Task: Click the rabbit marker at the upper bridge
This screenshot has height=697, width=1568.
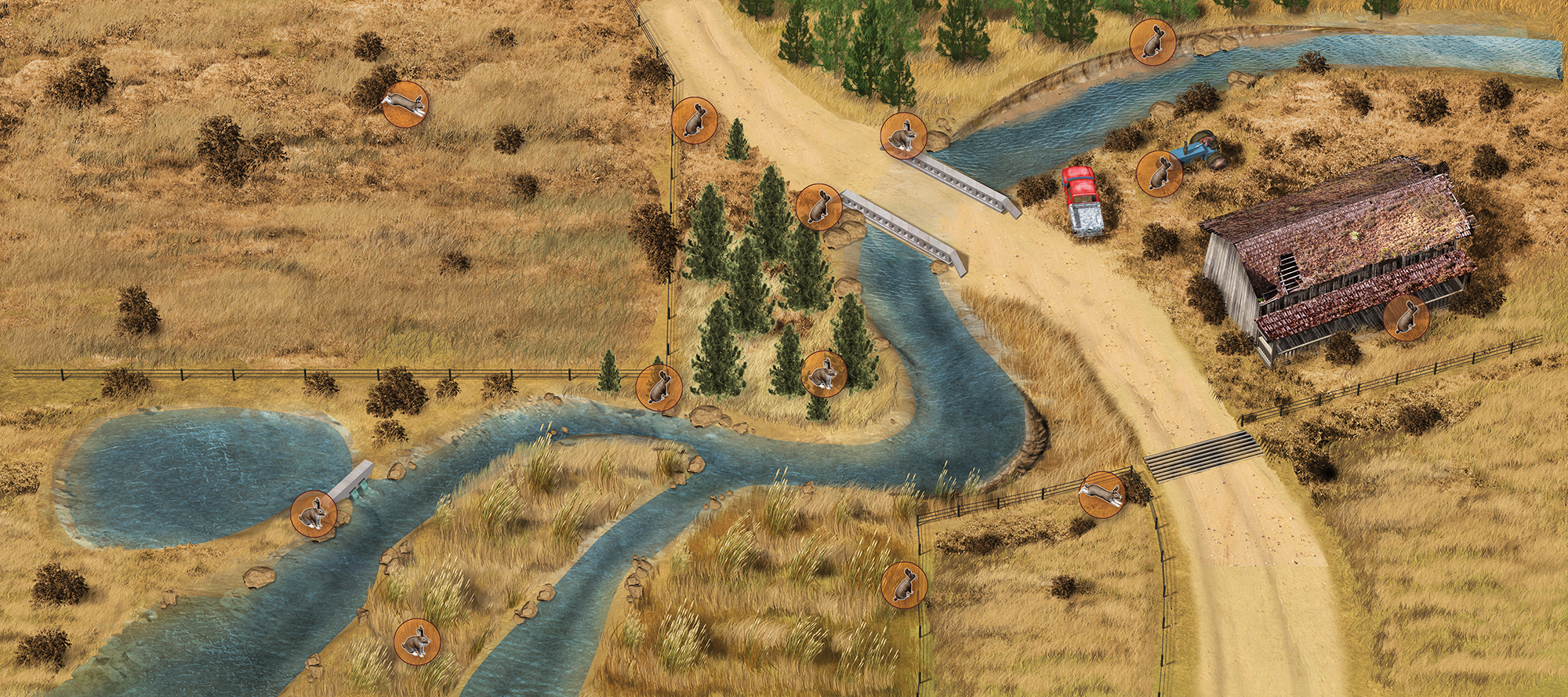Action: coord(904,135)
